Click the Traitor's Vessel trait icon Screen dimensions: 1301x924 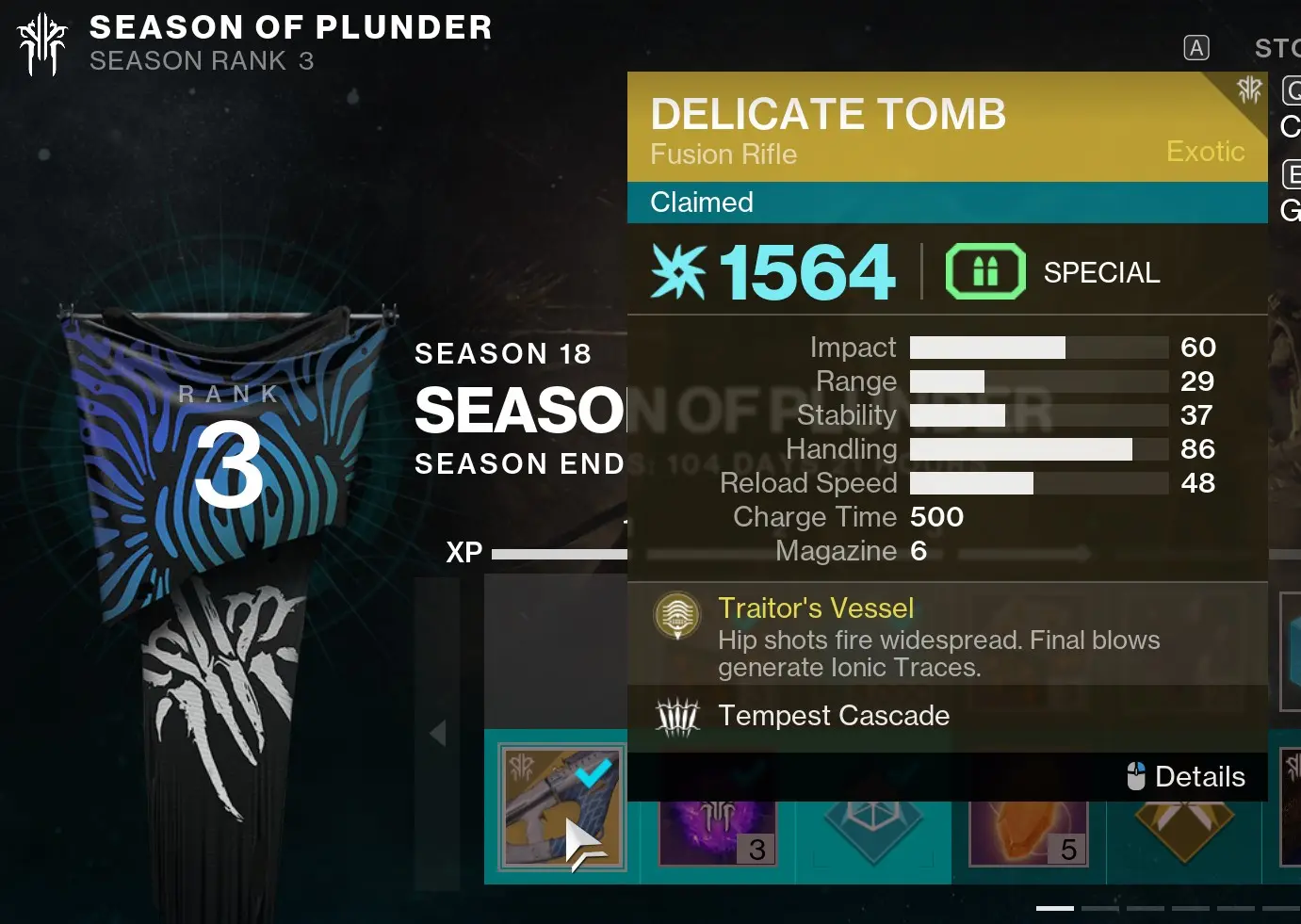pyautogui.click(x=677, y=616)
